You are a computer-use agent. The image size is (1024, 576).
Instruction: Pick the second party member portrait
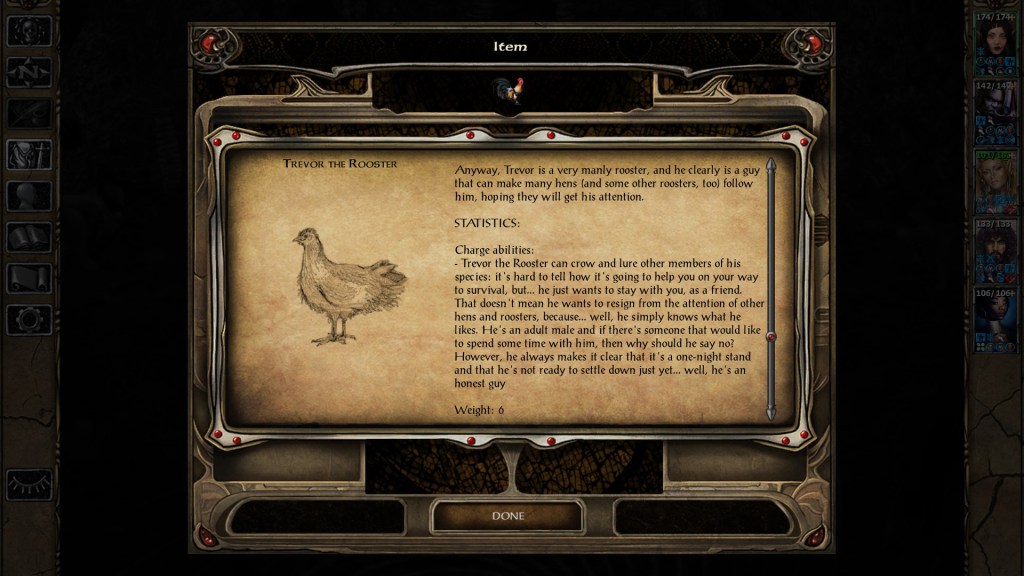tap(994, 110)
